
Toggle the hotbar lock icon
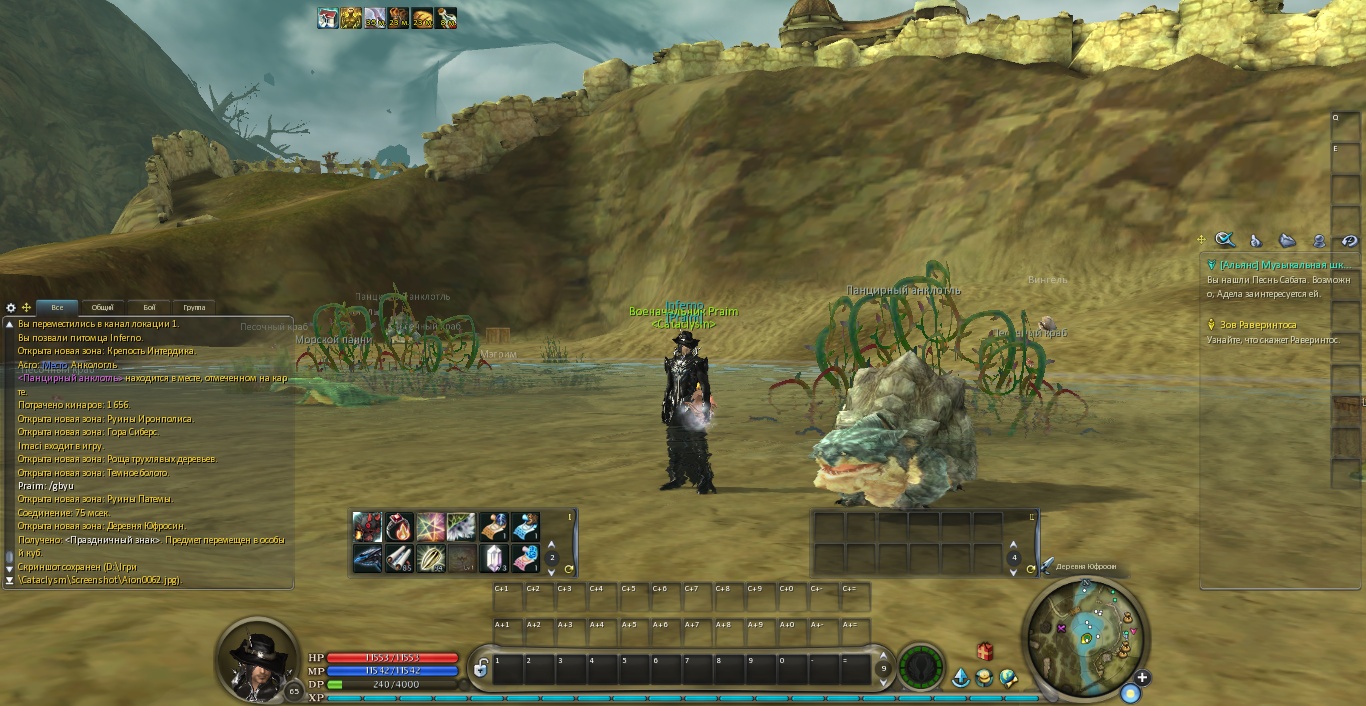(x=480, y=669)
